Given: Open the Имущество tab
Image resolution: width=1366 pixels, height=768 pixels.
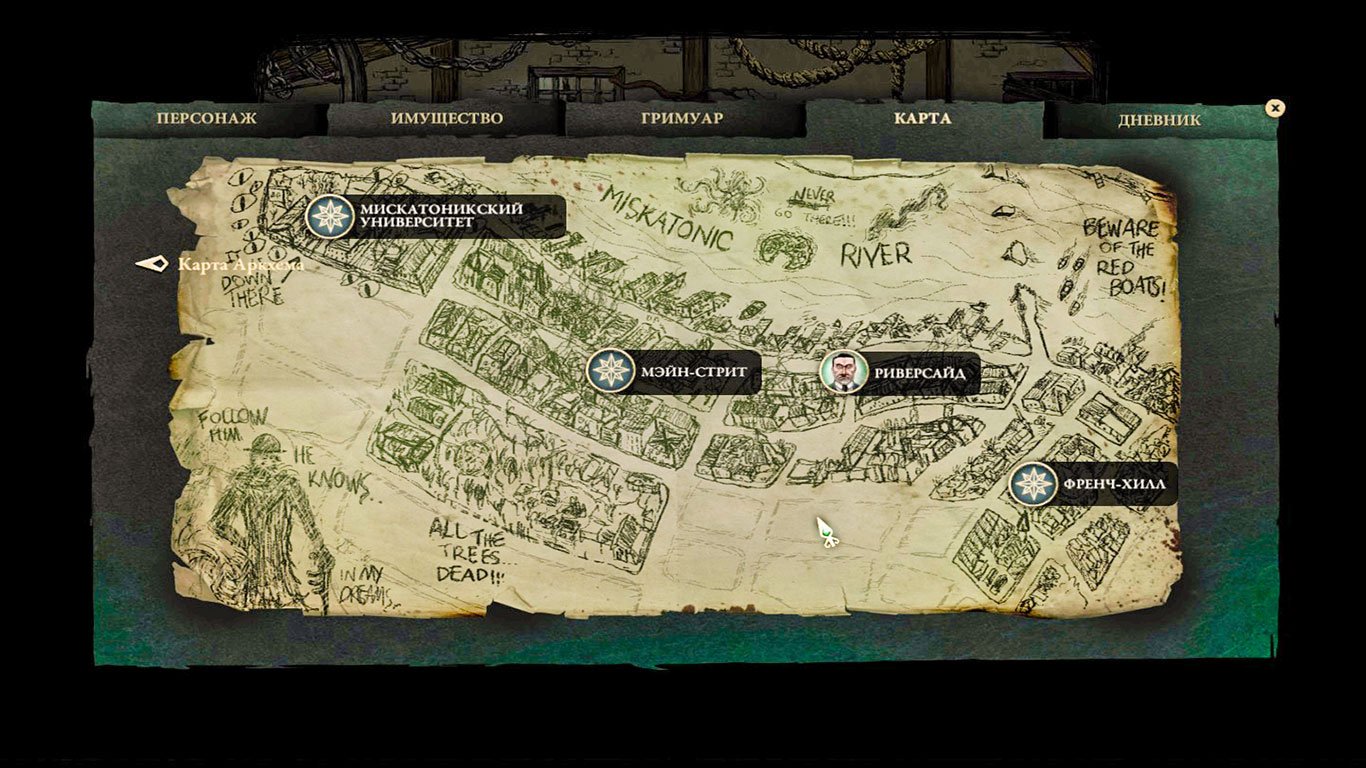Looking at the screenshot, I should click(446, 118).
